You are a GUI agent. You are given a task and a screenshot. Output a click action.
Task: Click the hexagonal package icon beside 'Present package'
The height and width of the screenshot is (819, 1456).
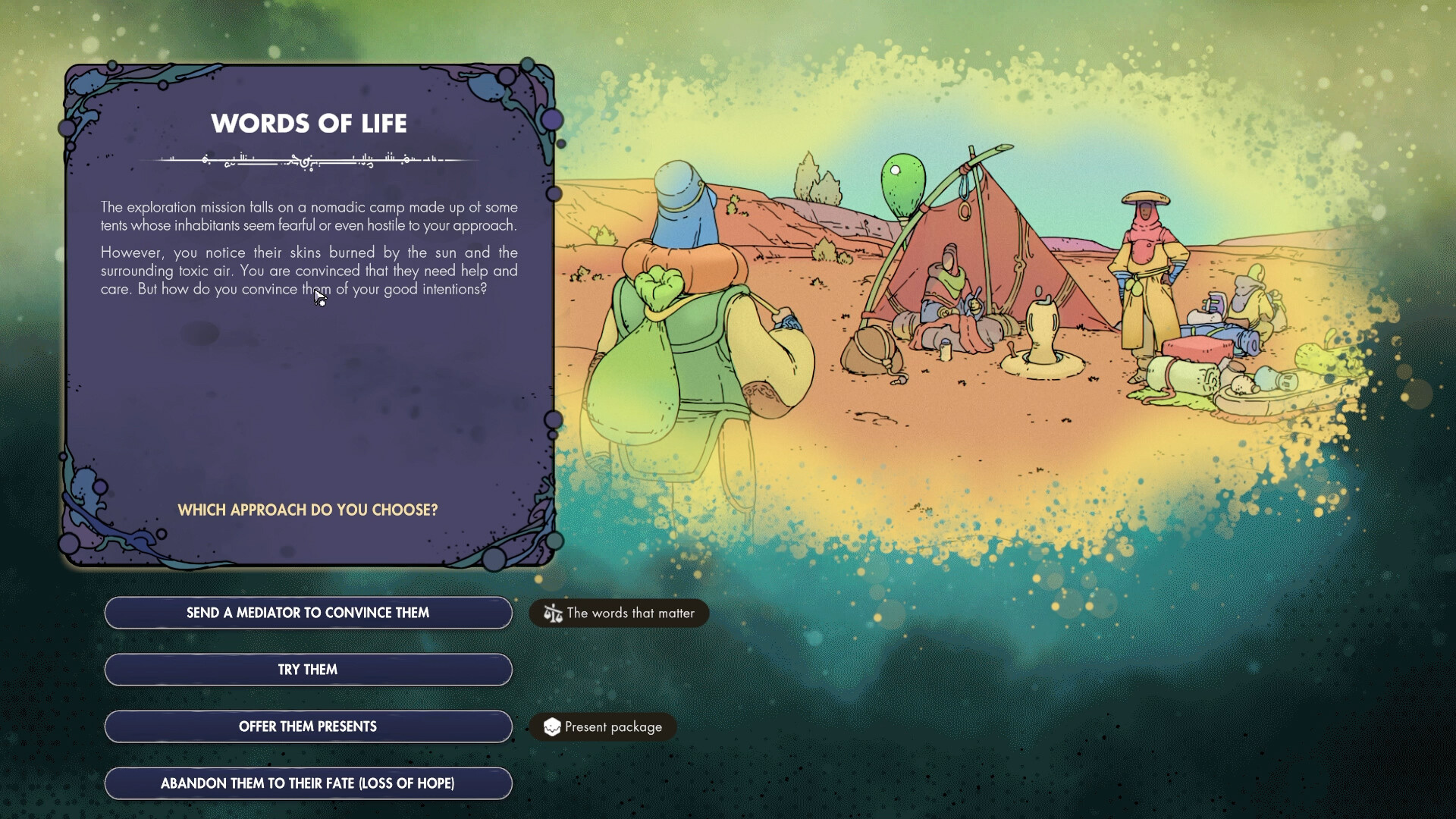pyautogui.click(x=553, y=726)
